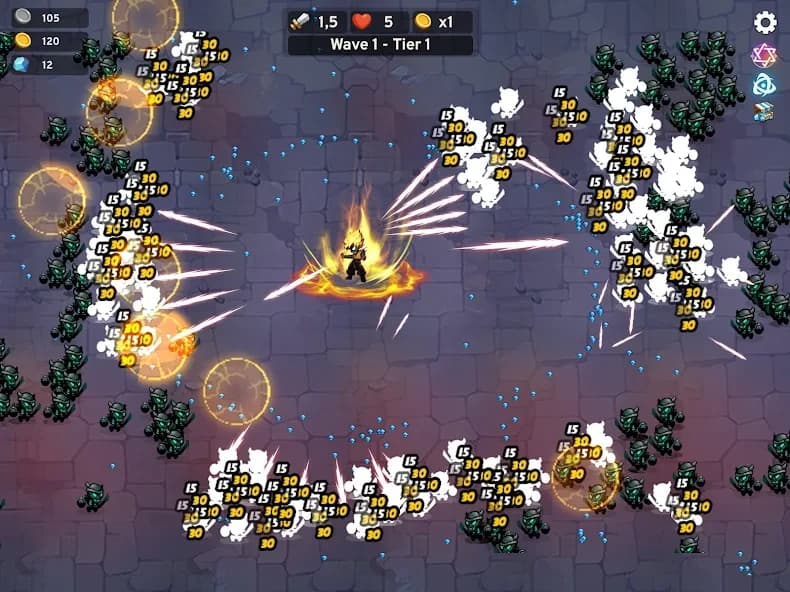Select the blue swirling atom icon
The height and width of the screenshot is (592, 790).
tap(765, 84)
